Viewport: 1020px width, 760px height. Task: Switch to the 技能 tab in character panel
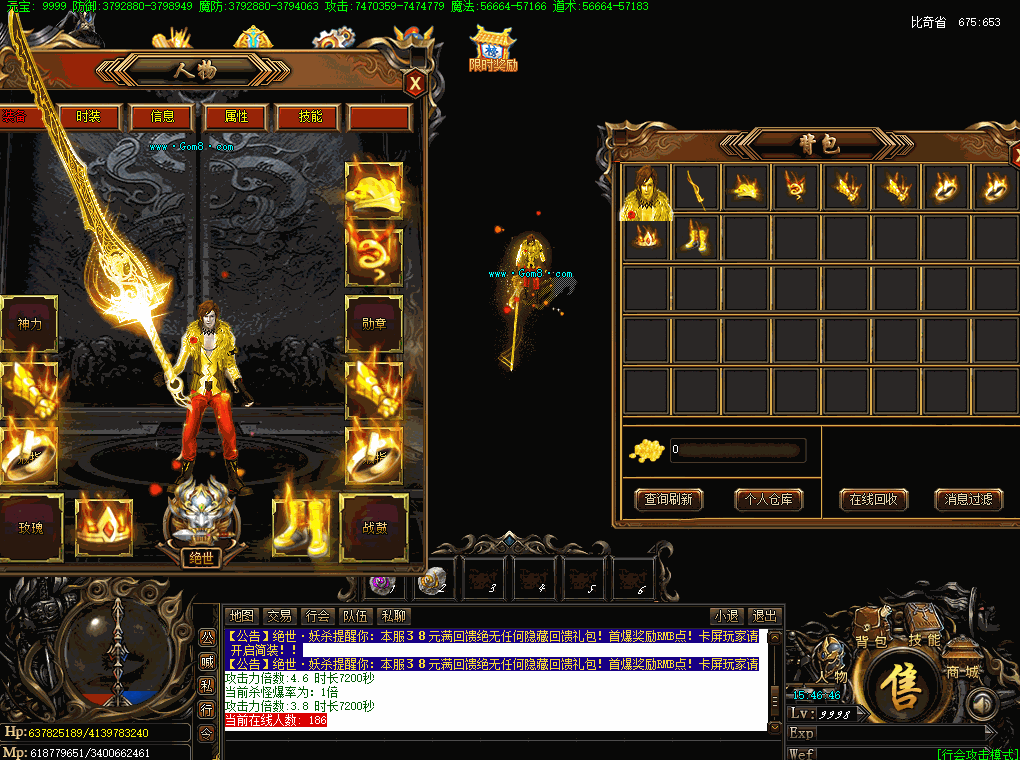[310, 117]
